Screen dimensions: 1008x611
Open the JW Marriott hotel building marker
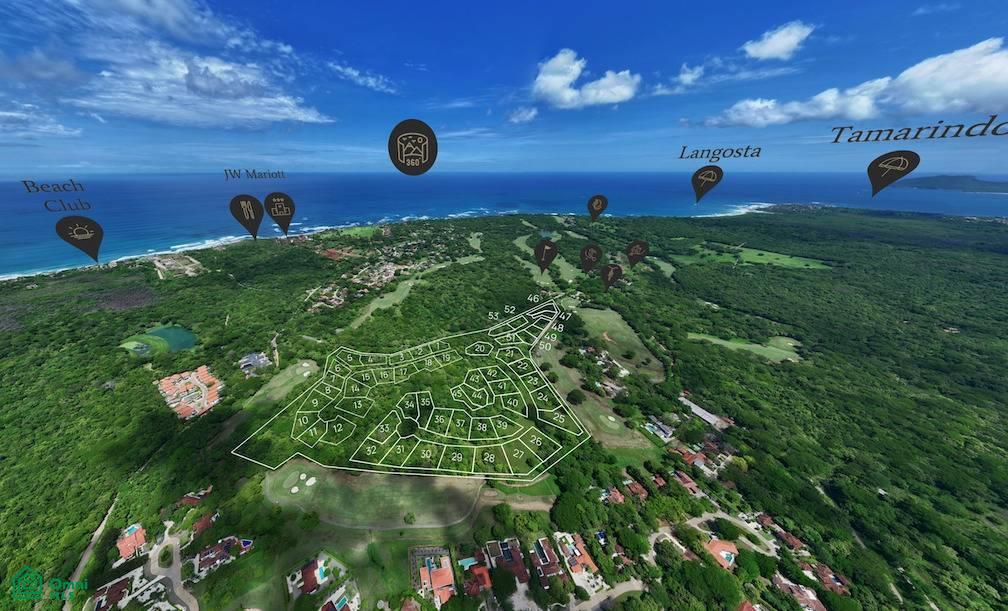pyautogui.click(x=279, y=209)
